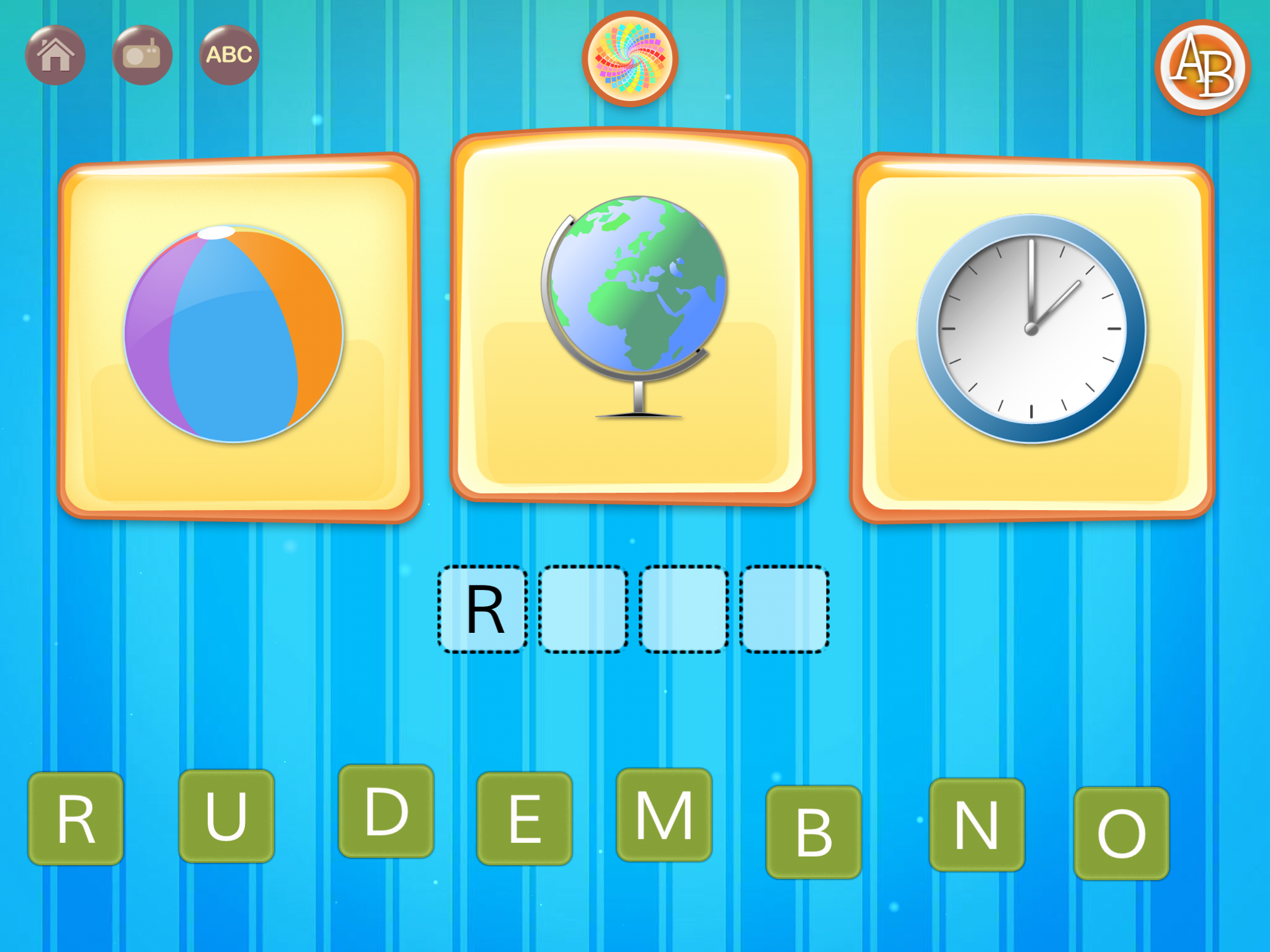Pick the letter U tile
This screenshot has height=952, width=1270.
[x=226, y=816]
